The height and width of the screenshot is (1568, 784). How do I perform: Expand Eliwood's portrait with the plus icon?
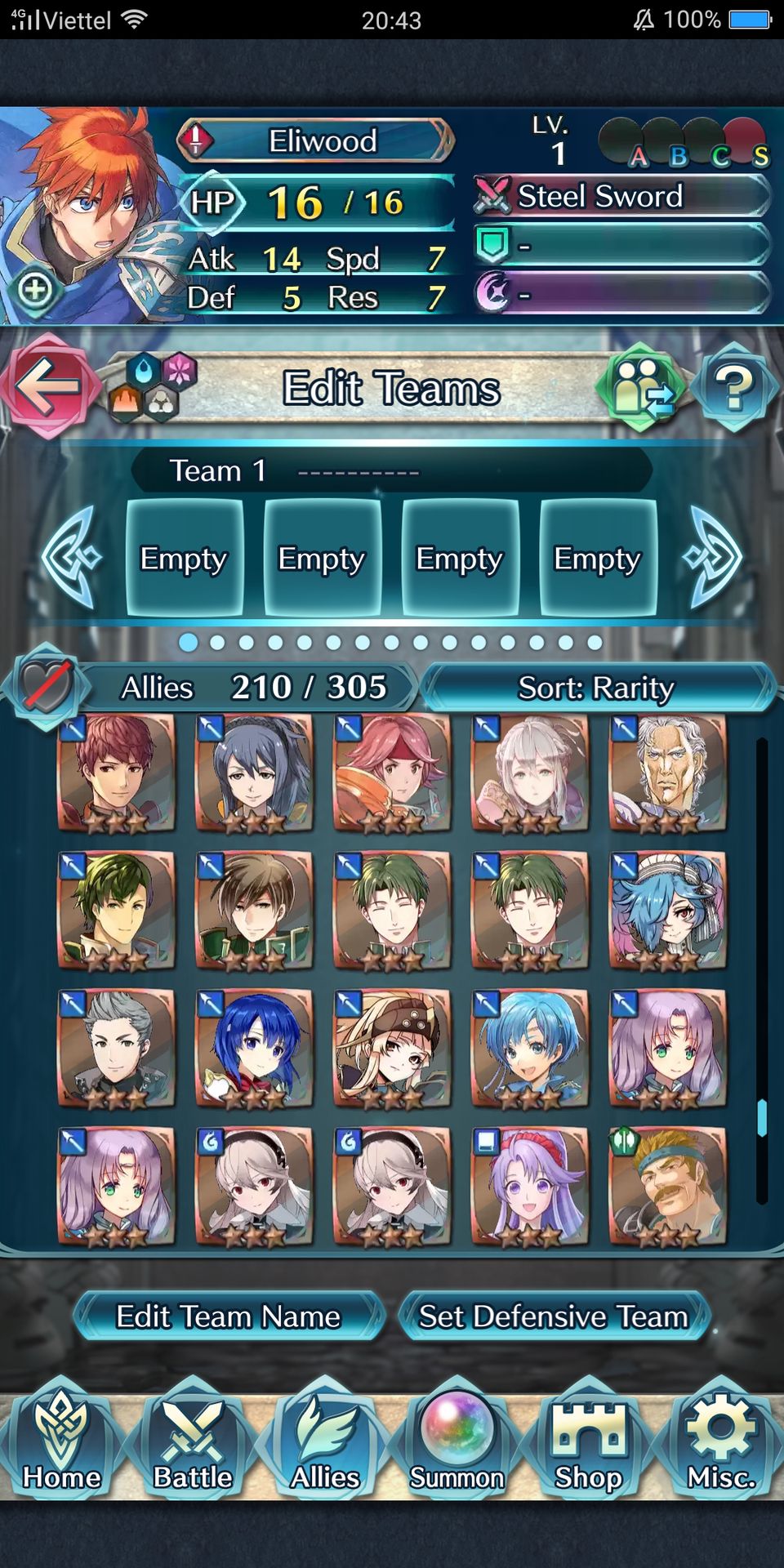pos(35,289)
